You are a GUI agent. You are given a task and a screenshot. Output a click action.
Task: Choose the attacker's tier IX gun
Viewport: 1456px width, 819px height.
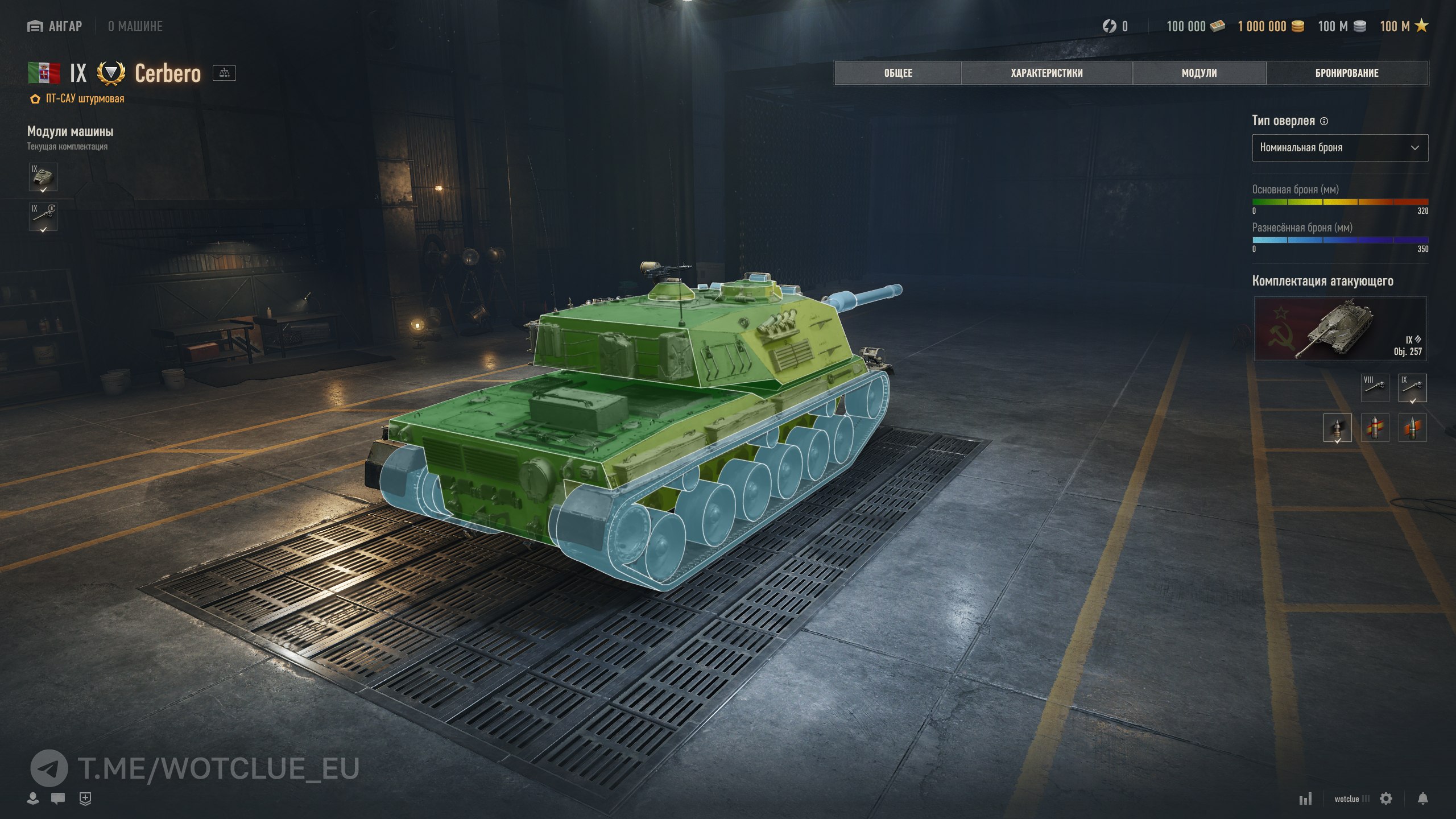[x=1412, y=388]
